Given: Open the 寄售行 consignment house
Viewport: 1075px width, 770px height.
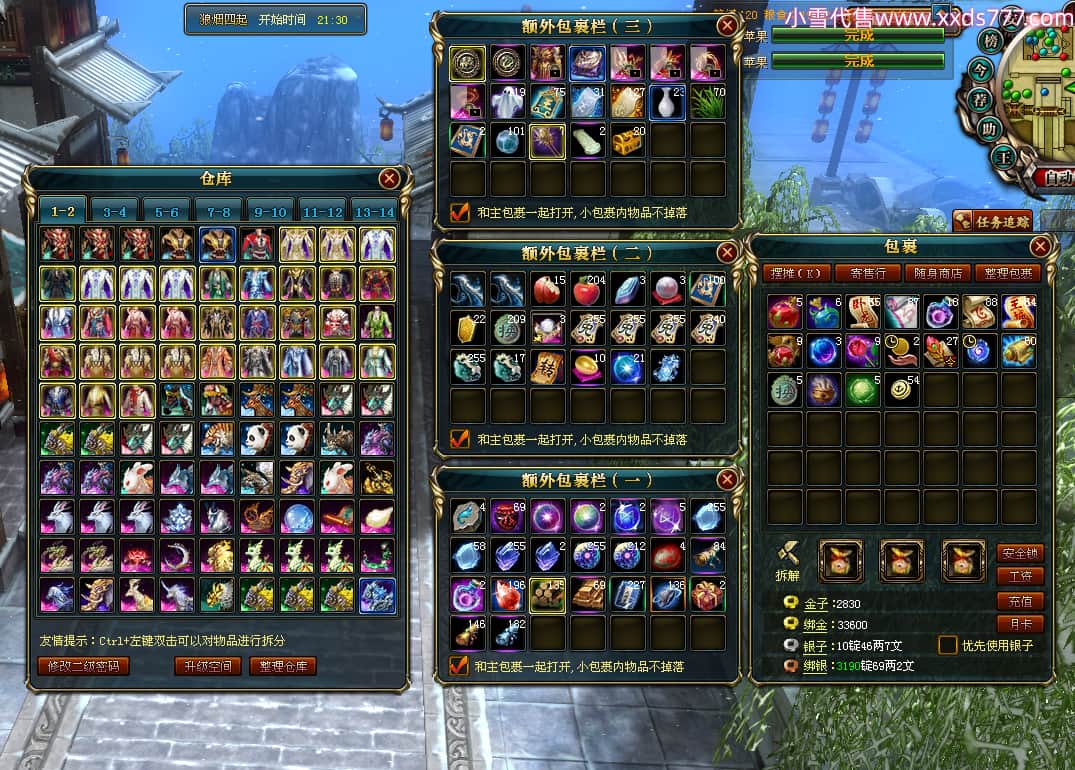Looking at the screenshot, I should point(868,273).
